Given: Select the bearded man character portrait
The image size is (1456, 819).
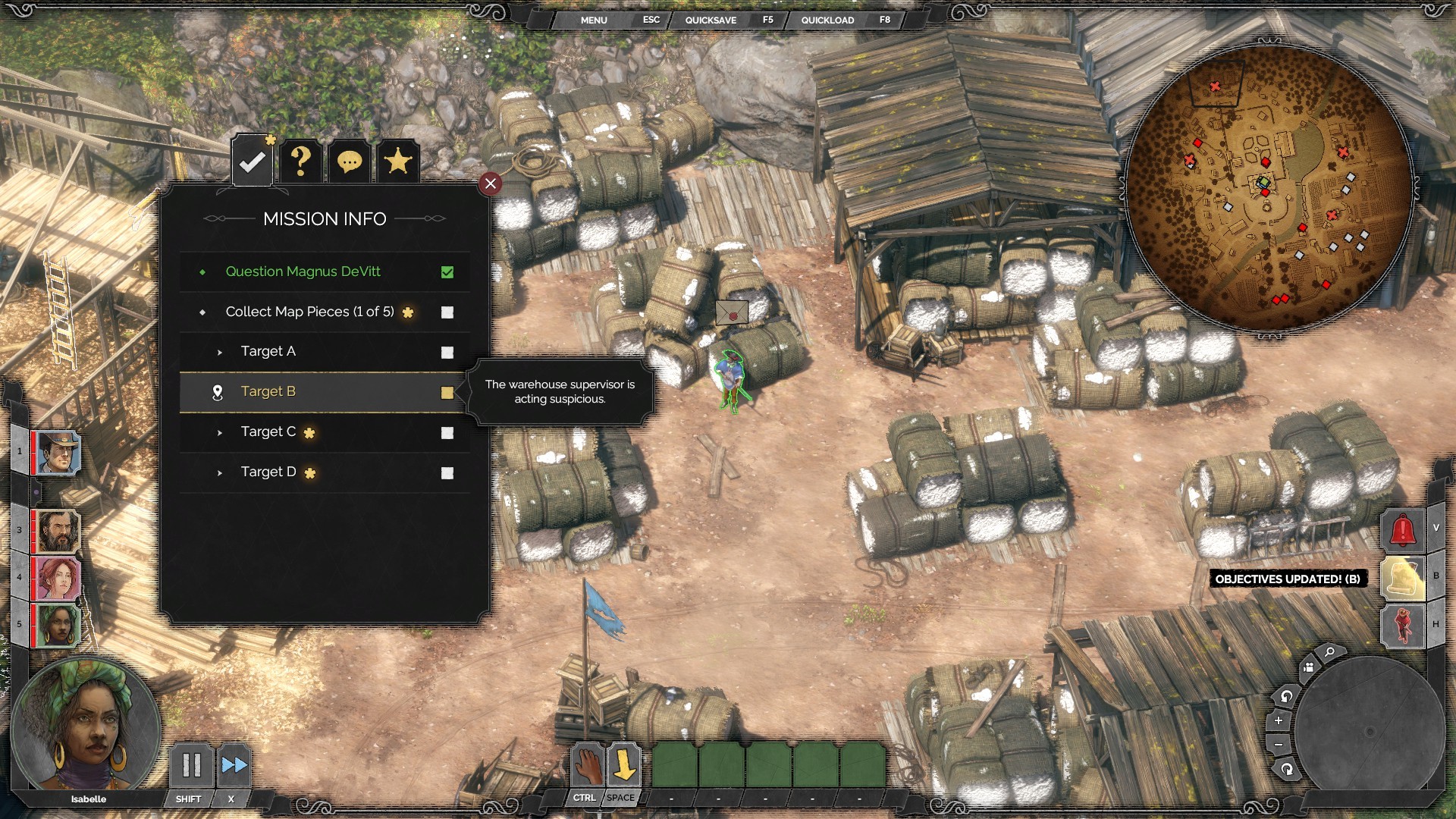Looking at the screenshot, I should (x=58, y=531).
